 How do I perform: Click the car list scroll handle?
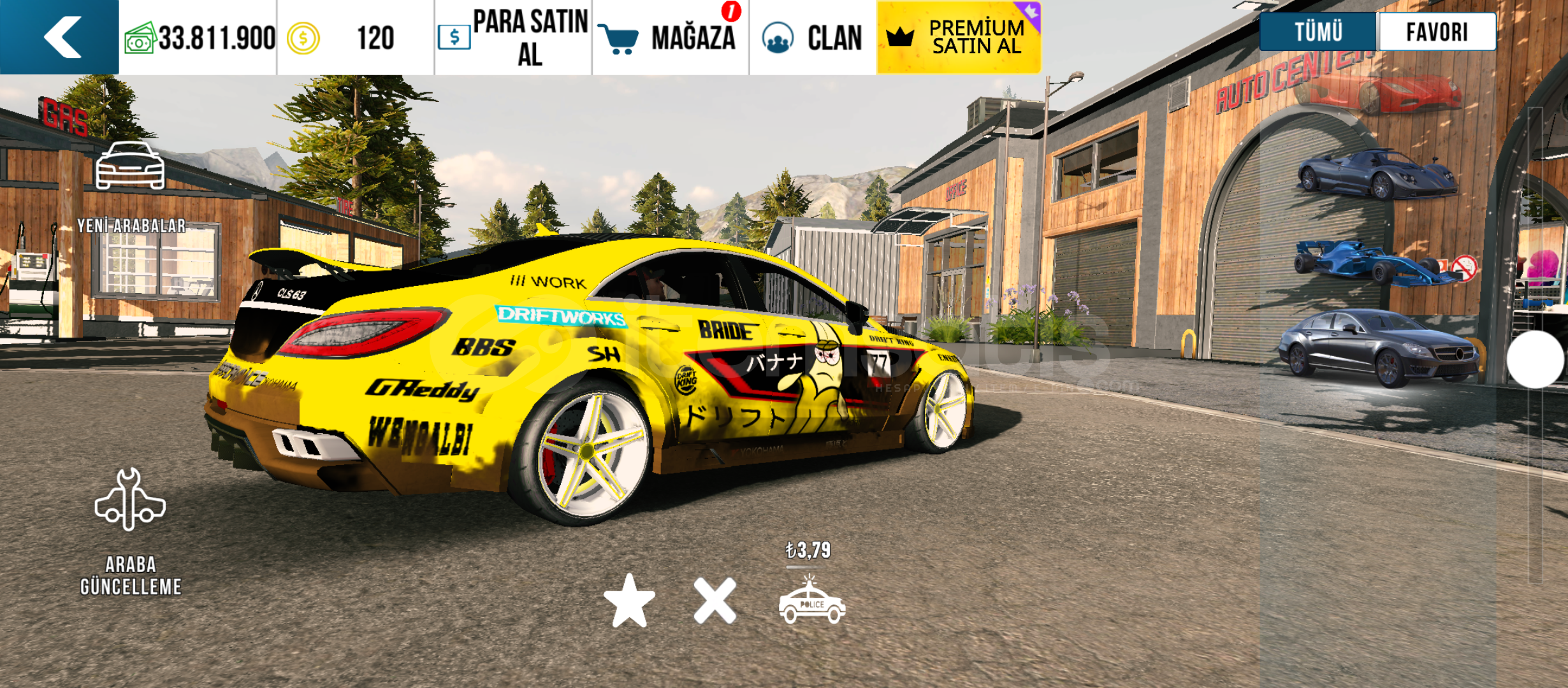[x=1535, y=359]
